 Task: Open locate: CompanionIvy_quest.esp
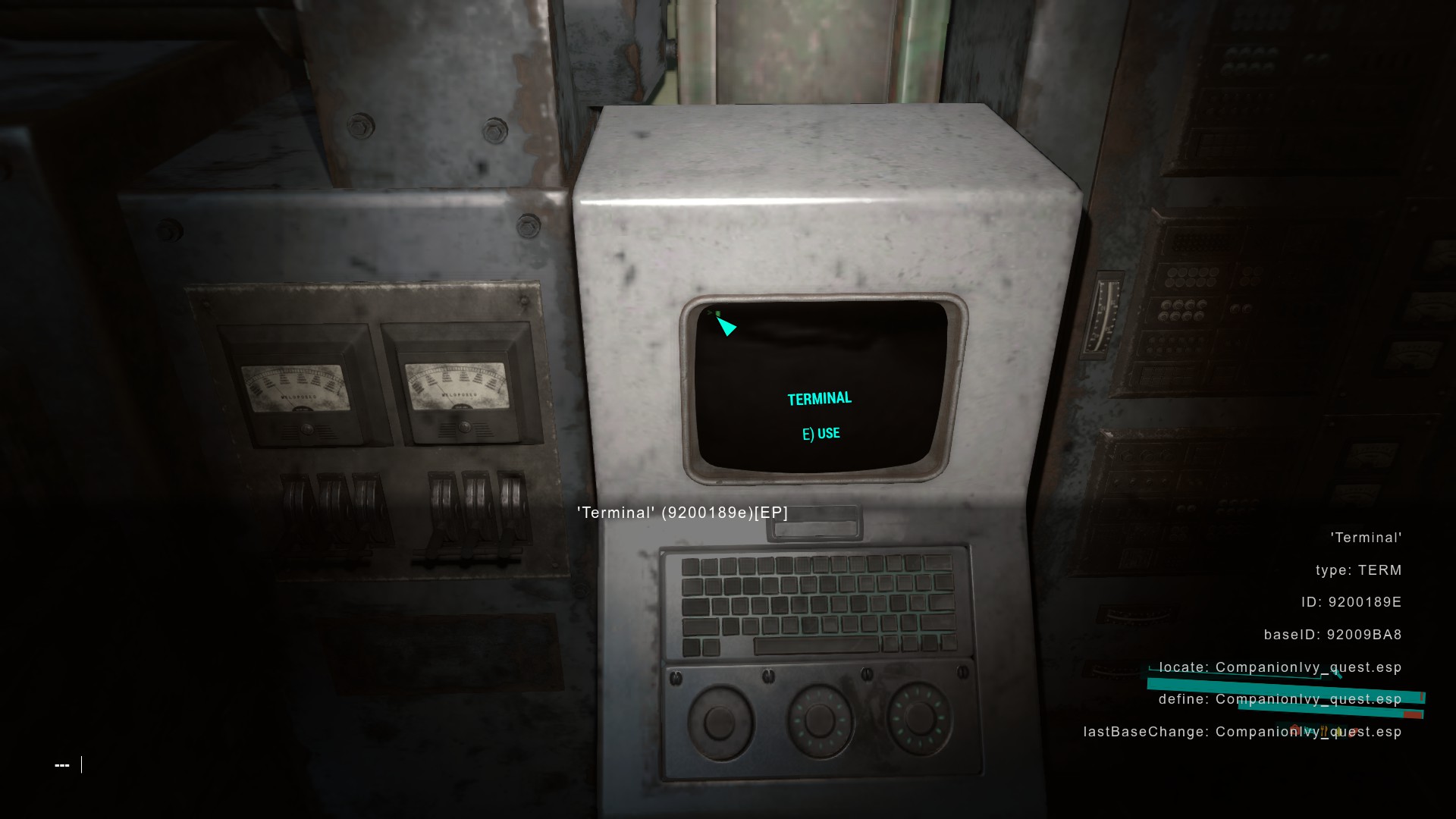tap(1279, 667)
